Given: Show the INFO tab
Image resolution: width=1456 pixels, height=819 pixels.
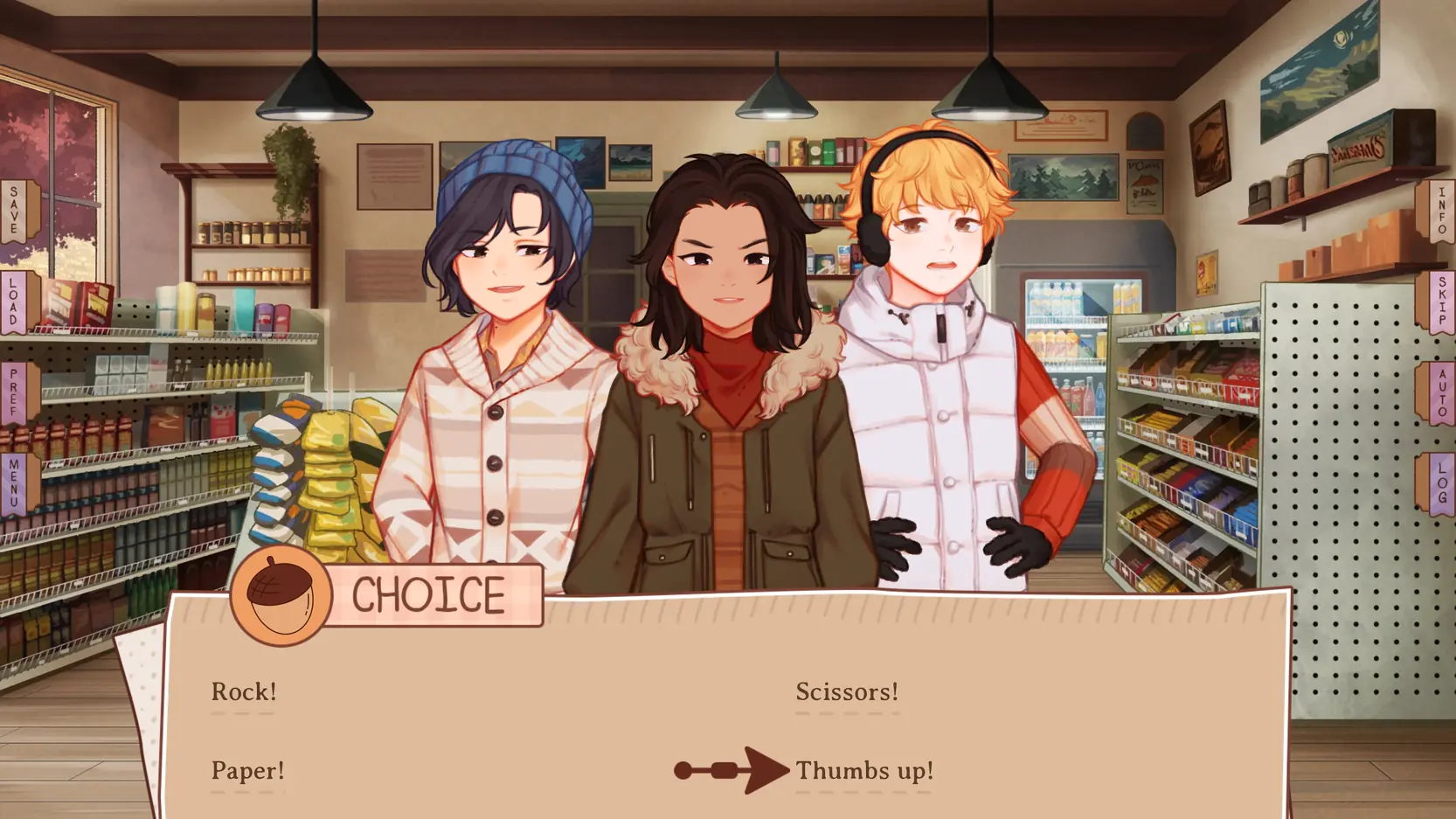Looking at the screenshot, I should pyautogui.click(x=1440, y=211).
